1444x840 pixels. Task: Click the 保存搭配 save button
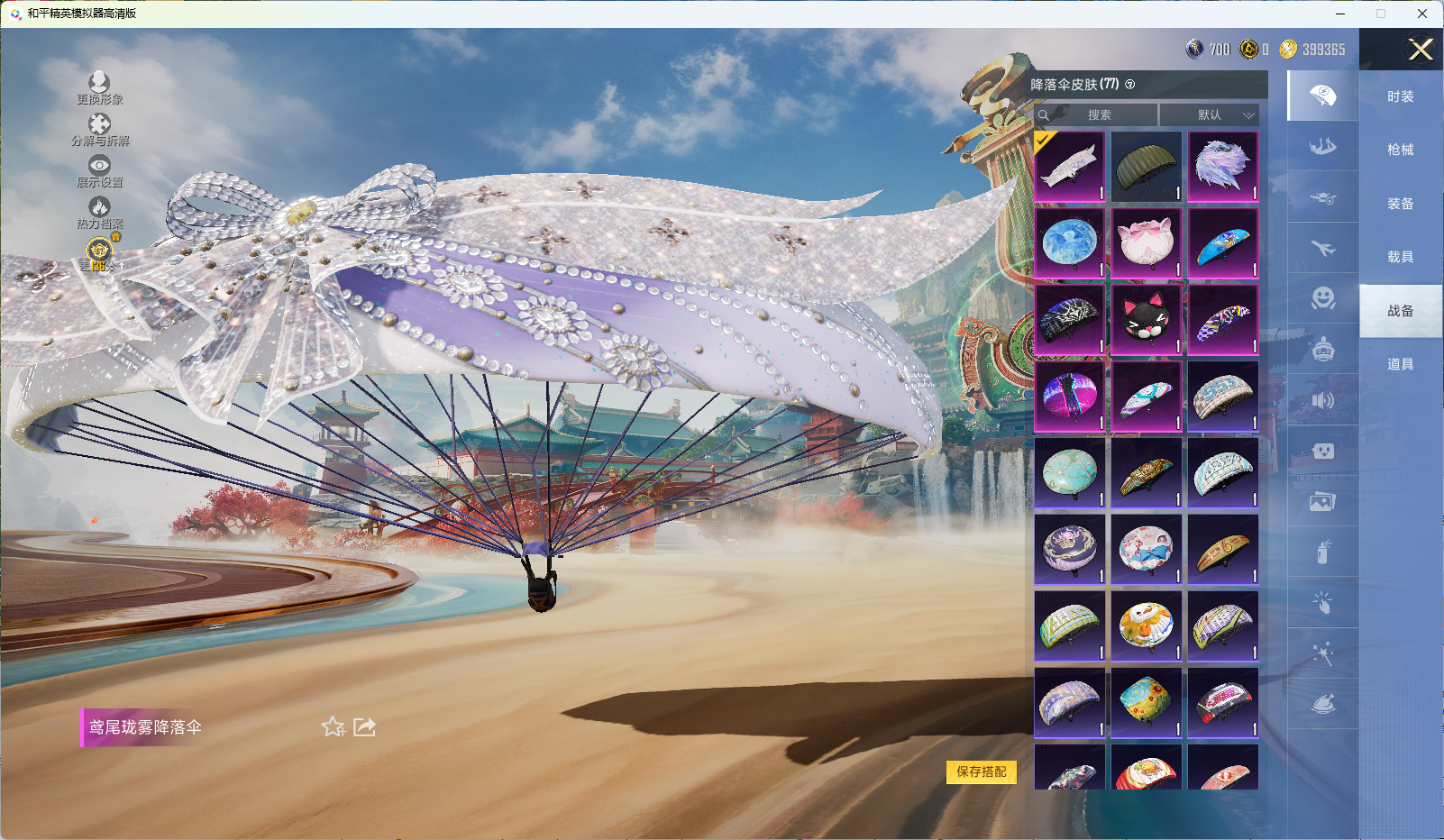tap(981, 772)
